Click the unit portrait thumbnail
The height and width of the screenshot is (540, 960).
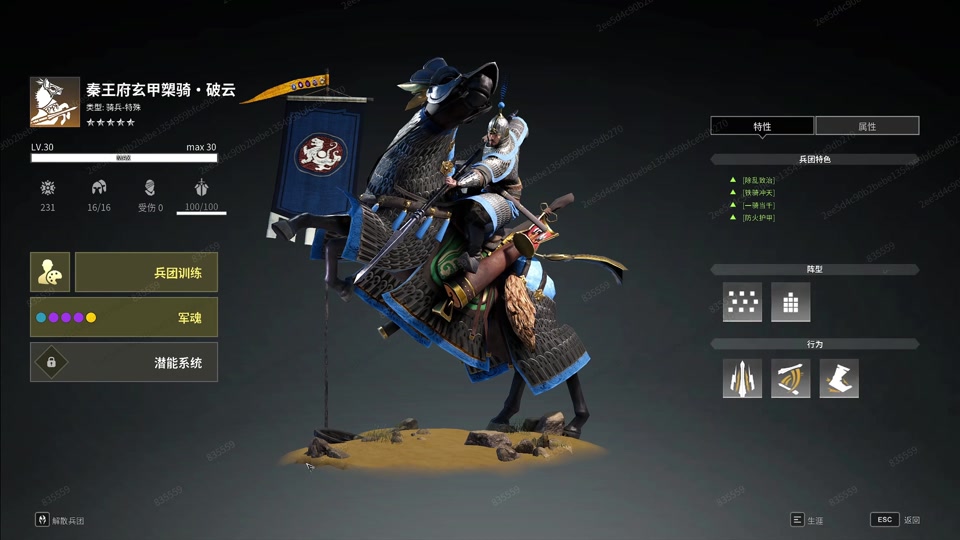55,102
